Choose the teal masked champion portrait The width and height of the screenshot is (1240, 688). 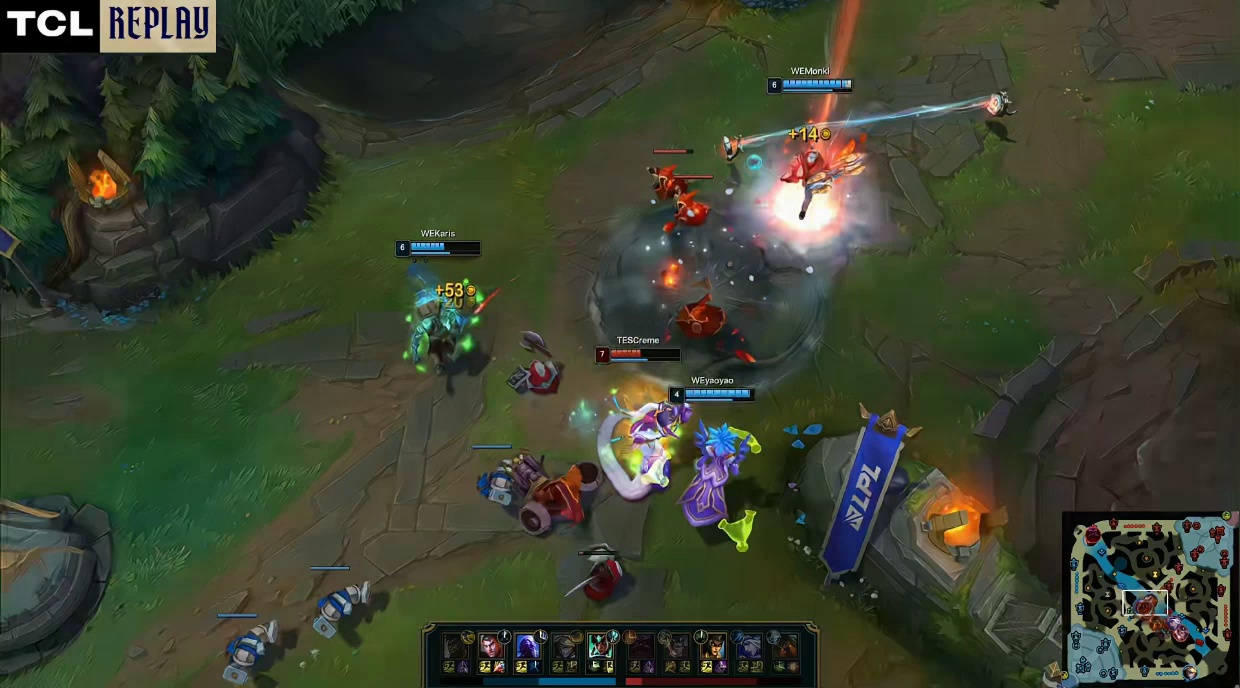pos(600,646)
